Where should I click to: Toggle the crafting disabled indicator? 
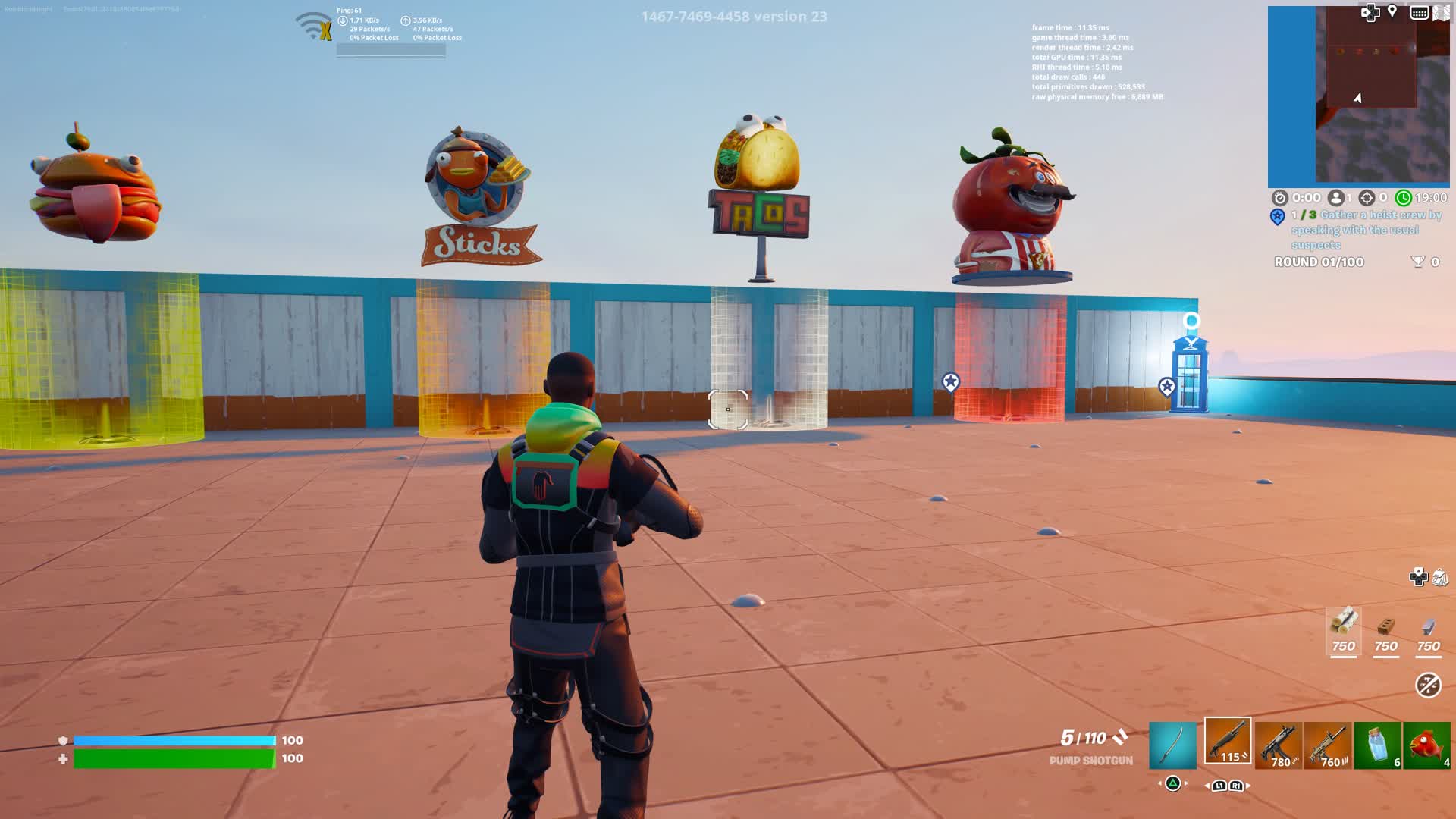tap(1427, 685)
